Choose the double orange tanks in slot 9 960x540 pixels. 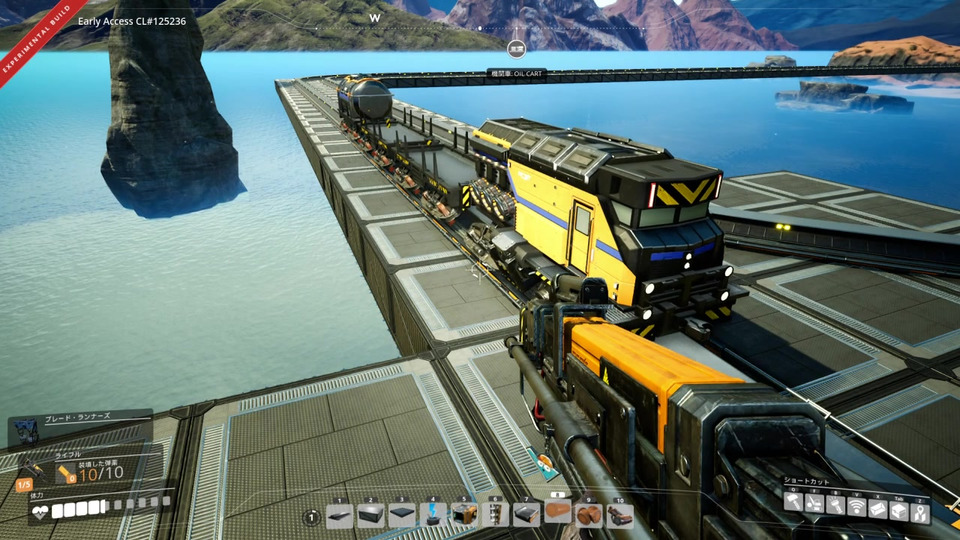coord(589,516)
